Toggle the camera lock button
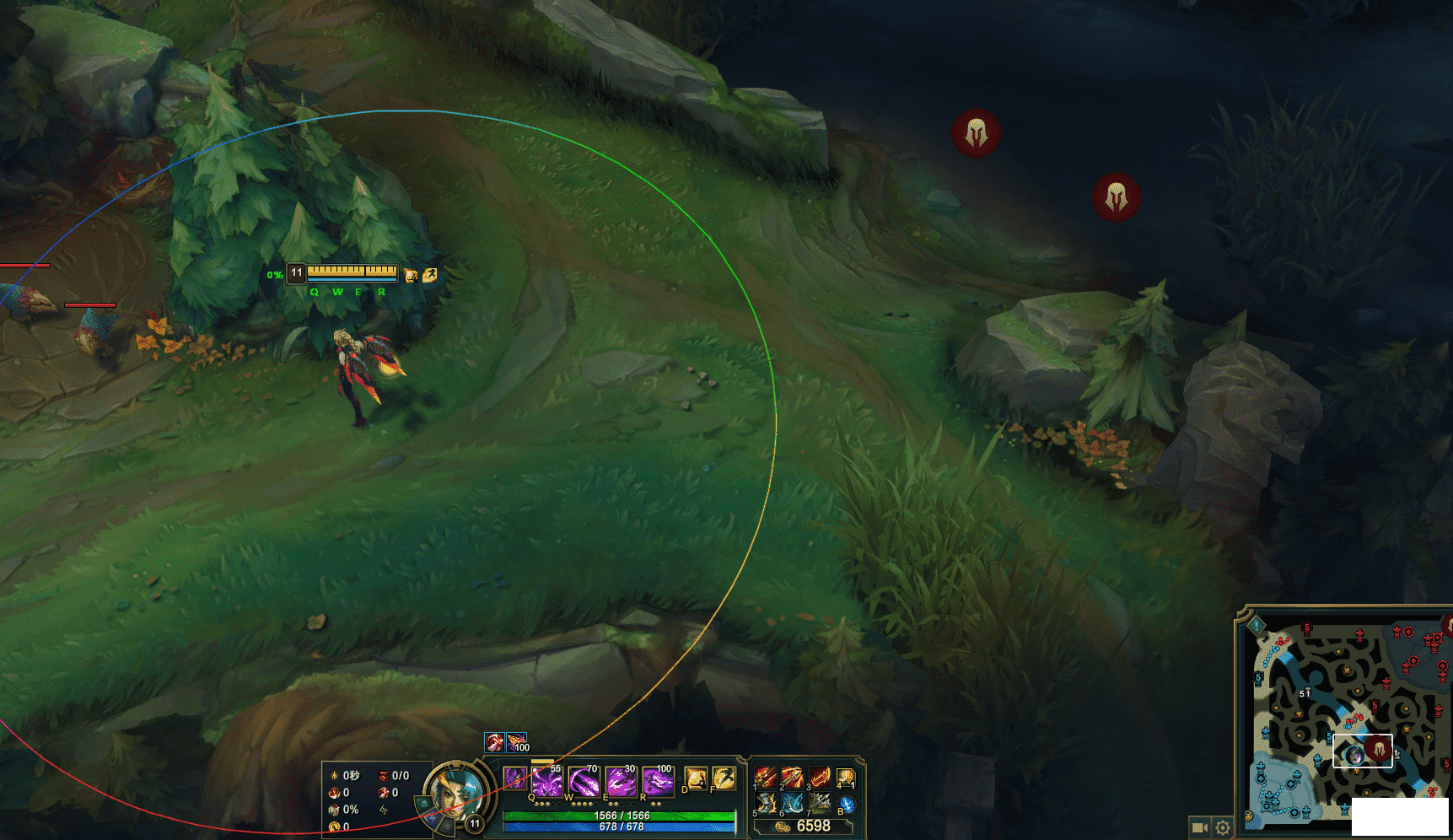The image size is (1453, 840). [1199, 827]
